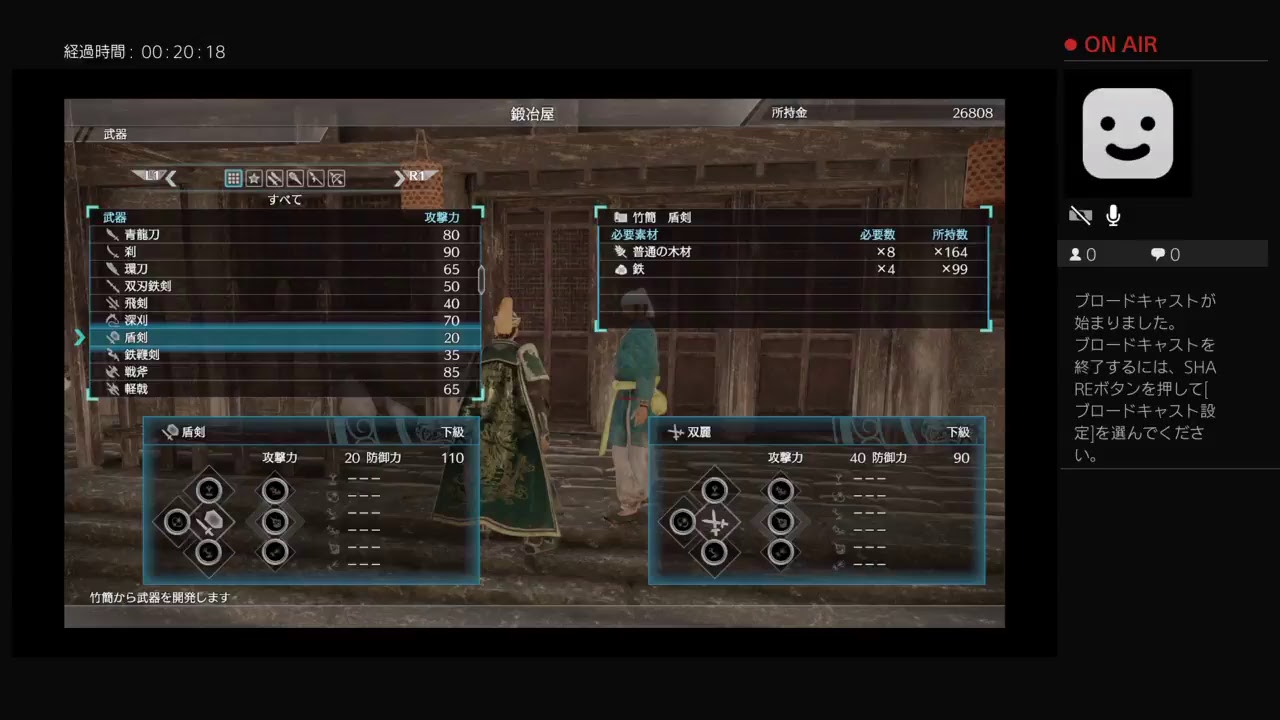Select the bow category filter icon
Viewport: 1280px width, 720px height.
coord(336,178)
